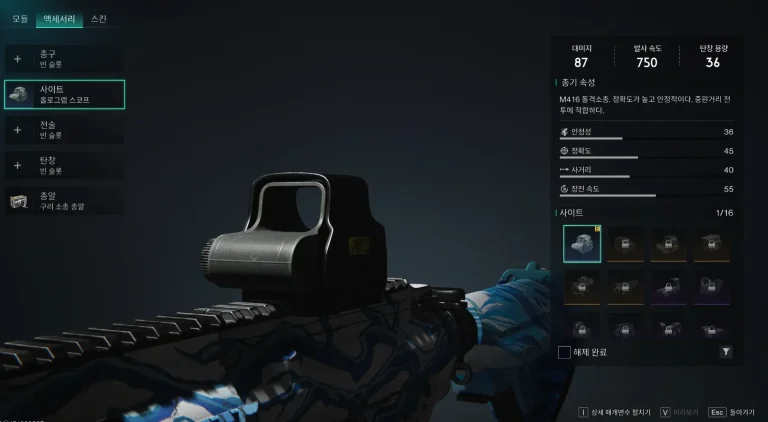The width and height of the screenshot is (768, 422).
Task: Select the empty 총구 slot
Action: coord(64,58)
